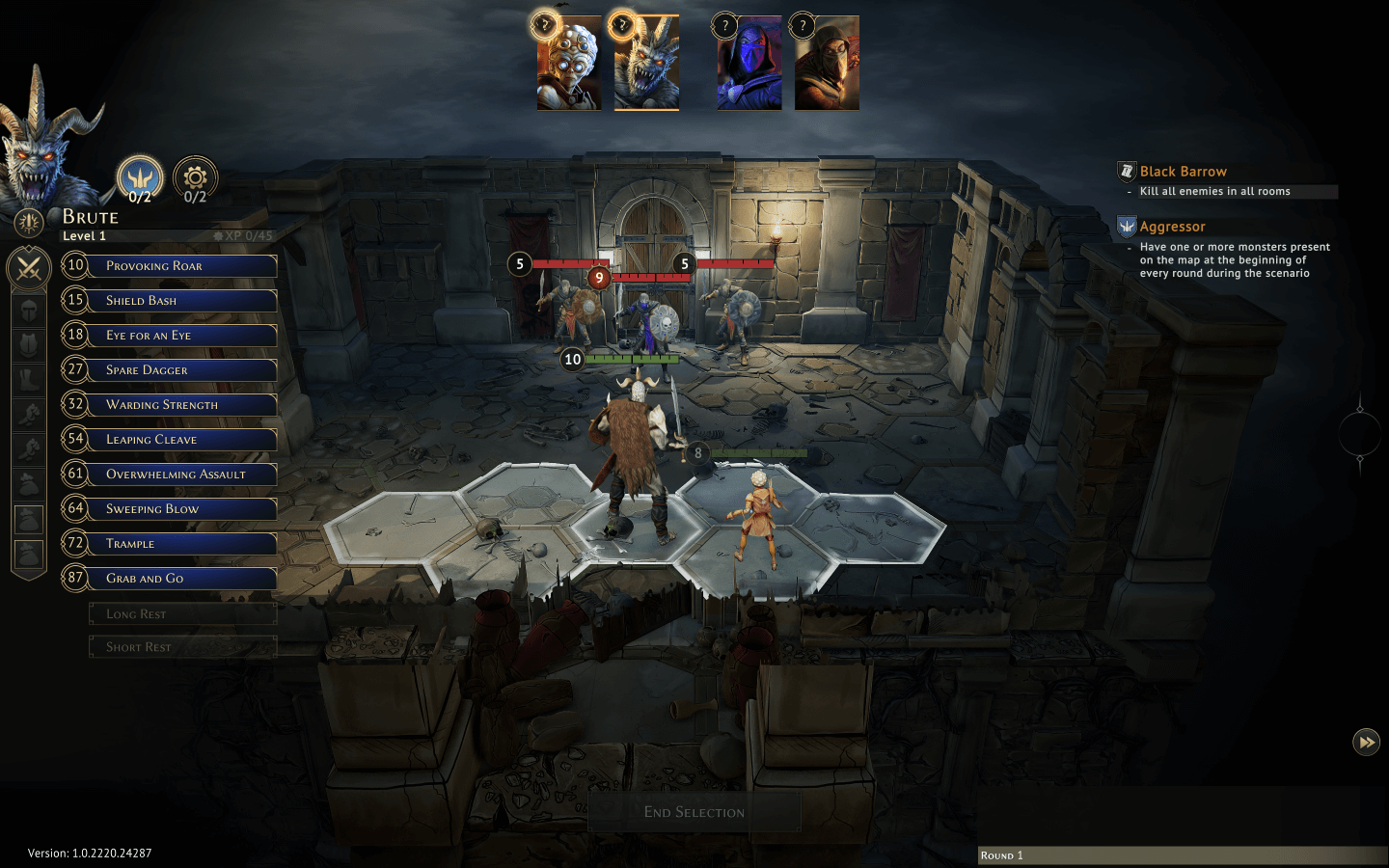Select the Tinkerer portrait in initiative order
Screen dimensions: 1389x868
(569, 64)
